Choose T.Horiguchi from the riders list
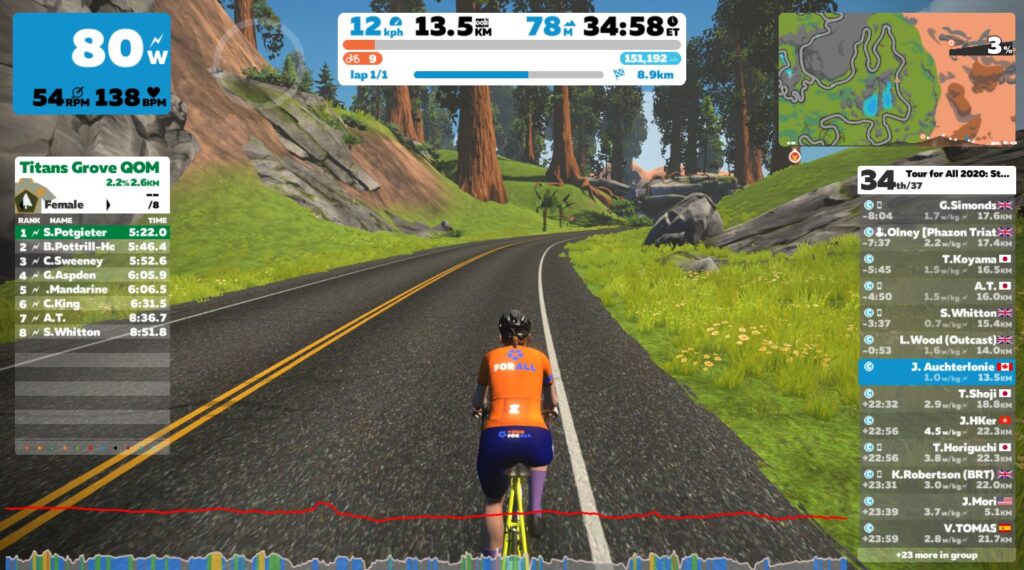 pos(936,453)
